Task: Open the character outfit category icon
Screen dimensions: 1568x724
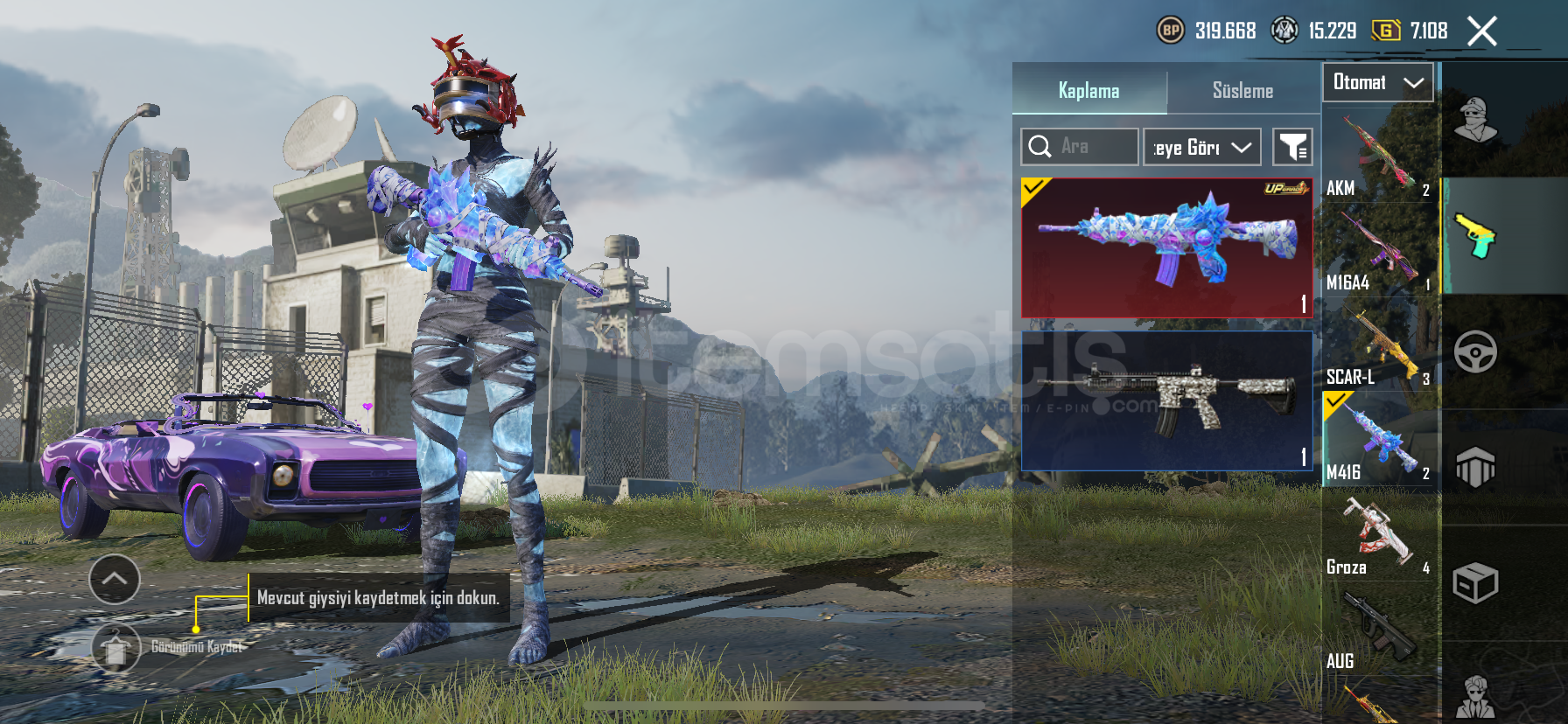Action: 1475,120
